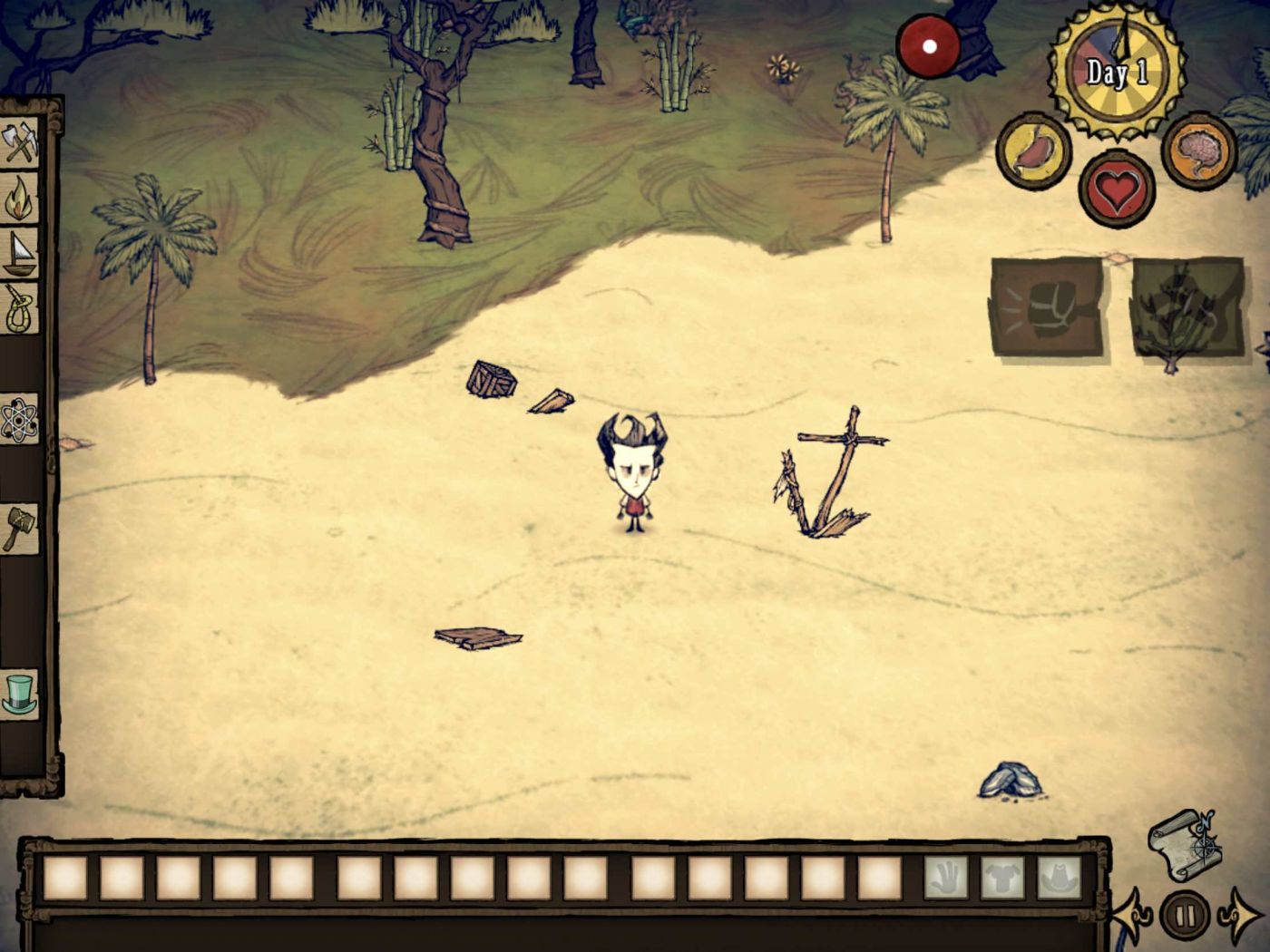Tap the sapling gather action button
The height and width of the screenshot is (952, 1270).
[1187, 308]
